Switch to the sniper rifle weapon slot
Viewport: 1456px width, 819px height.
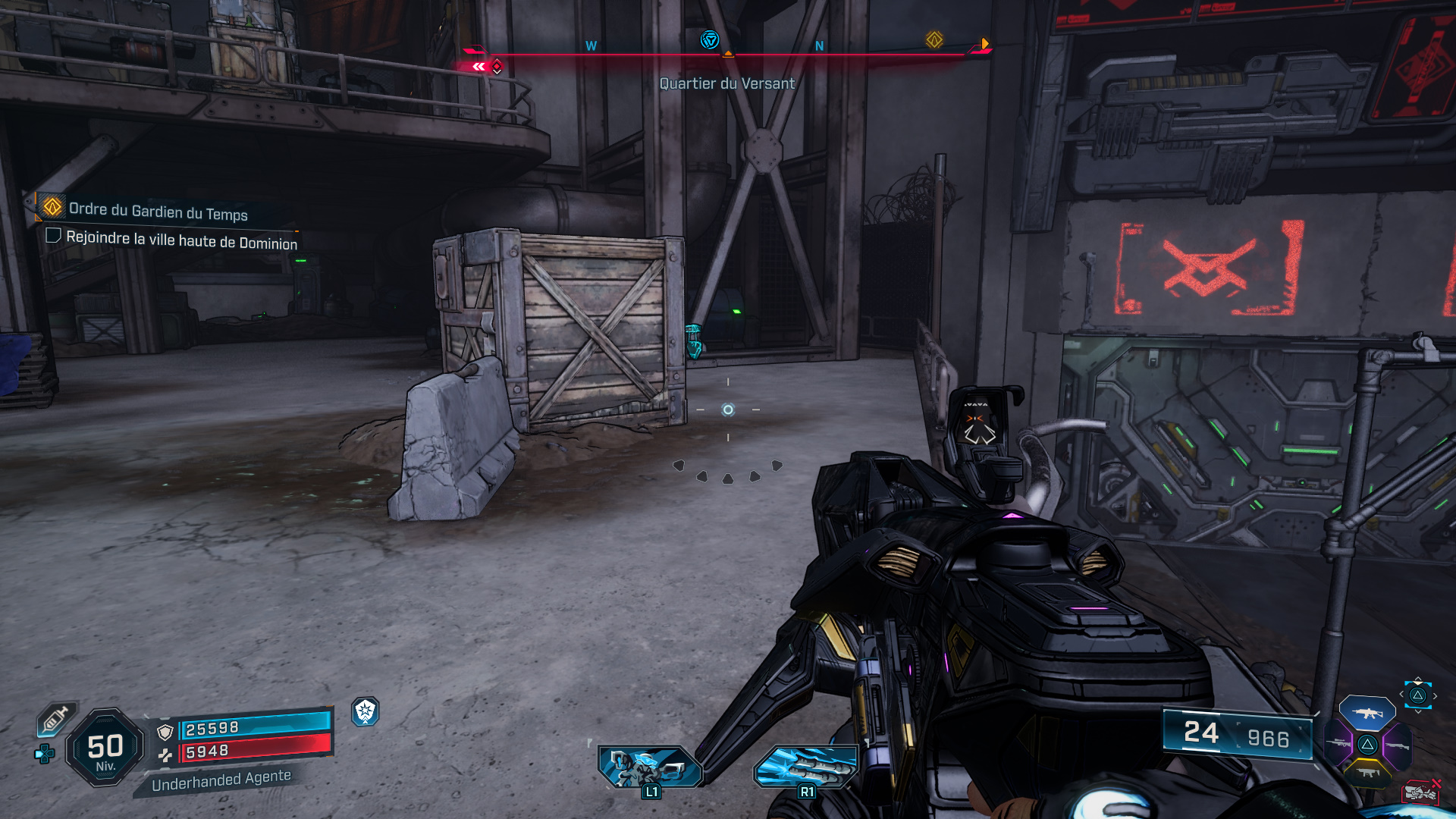click(x=1338, y=744)
